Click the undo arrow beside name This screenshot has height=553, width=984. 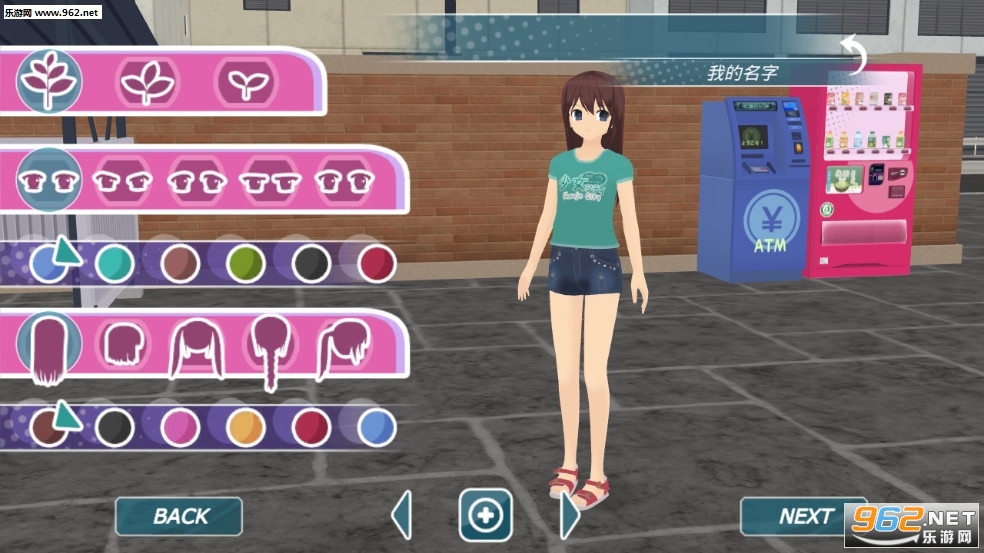[x=855, y=55]
